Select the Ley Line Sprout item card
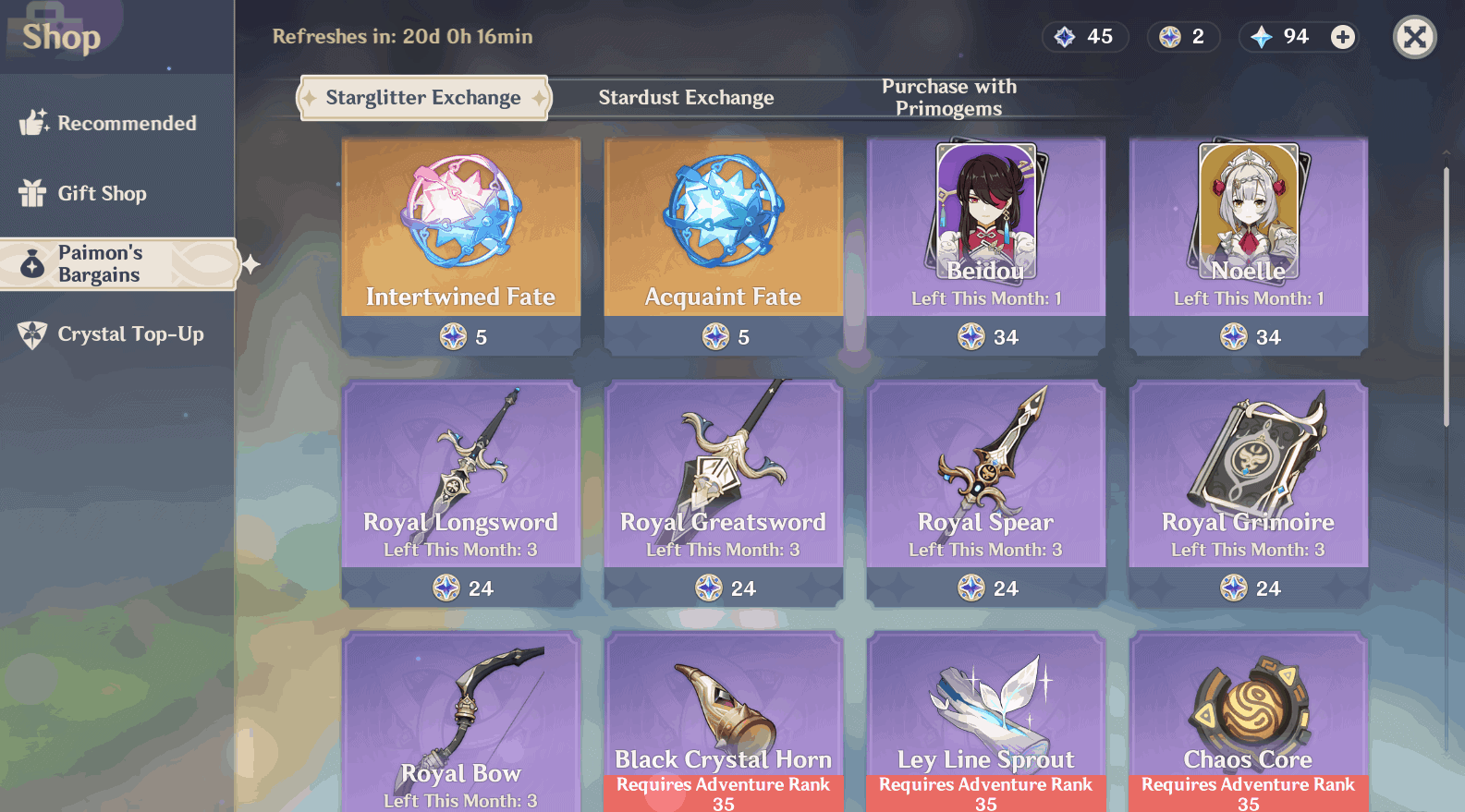This screenshot has width=1465, height=812. (986, 721)
